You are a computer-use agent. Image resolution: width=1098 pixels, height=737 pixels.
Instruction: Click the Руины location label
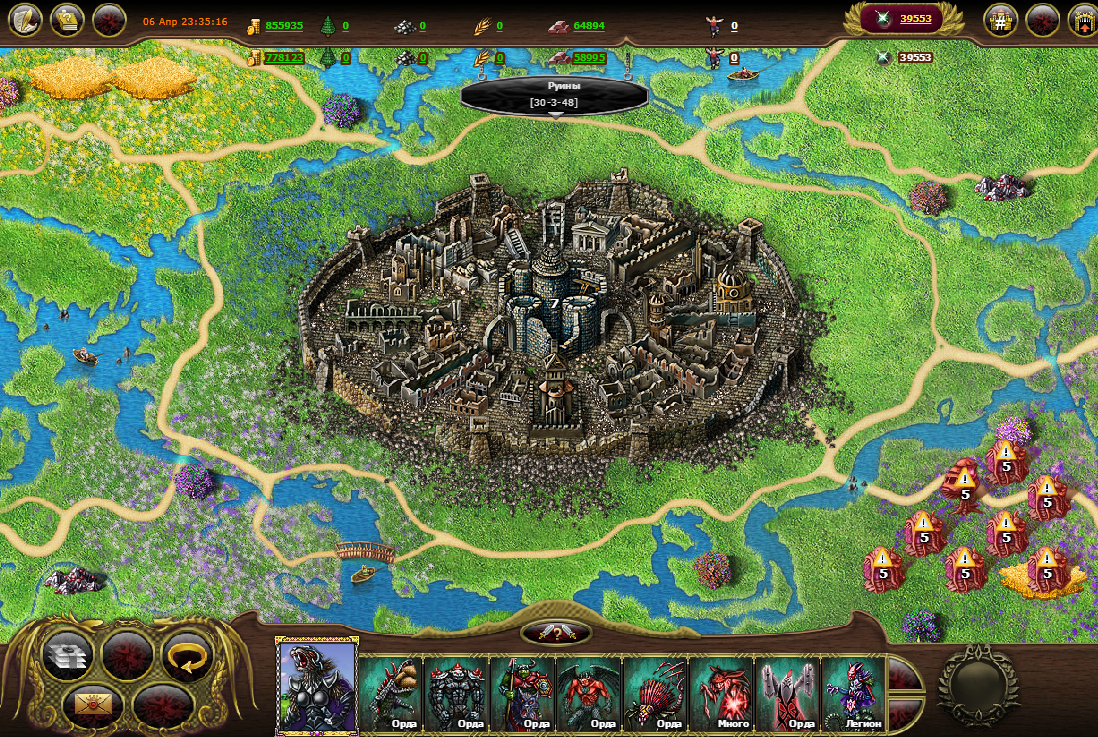click(554, 95)
